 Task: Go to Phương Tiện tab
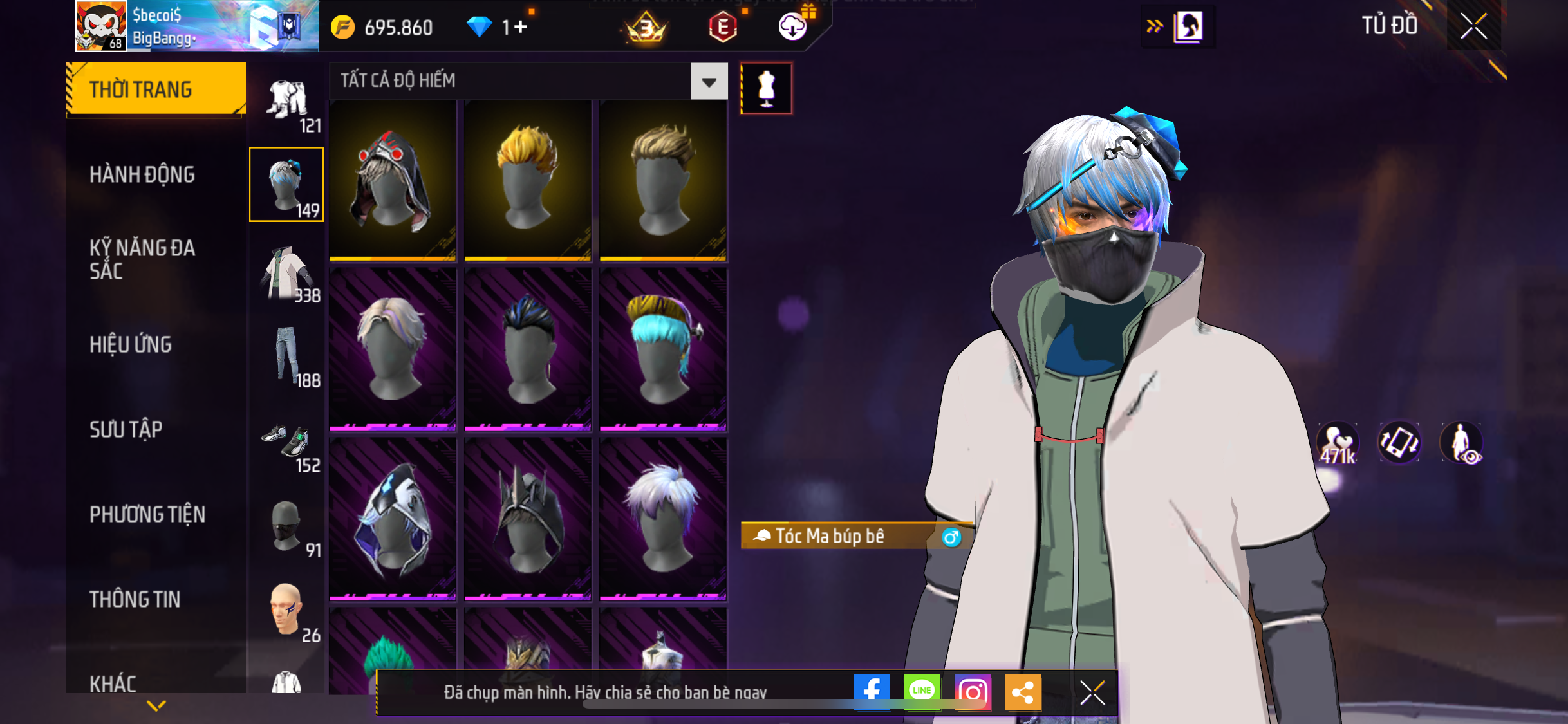[x=147, y=514]
